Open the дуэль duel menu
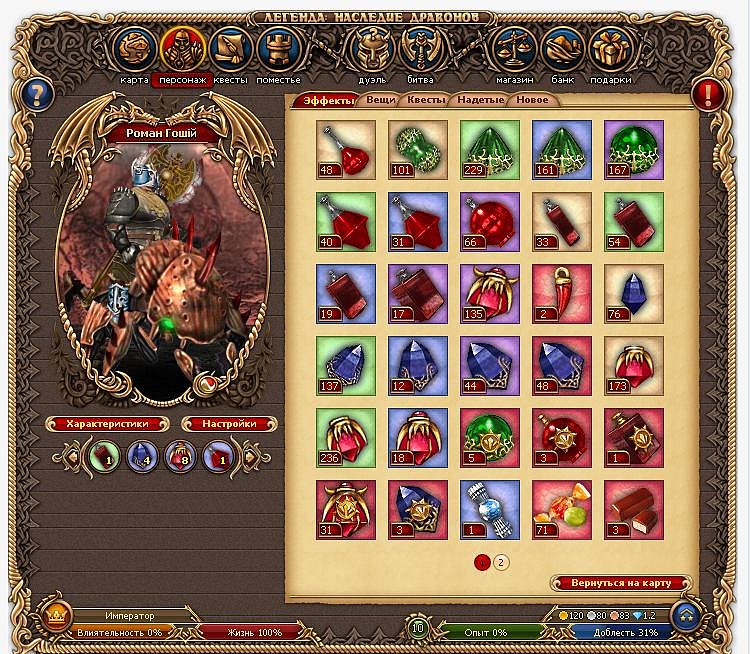 (x=372, y=49)
